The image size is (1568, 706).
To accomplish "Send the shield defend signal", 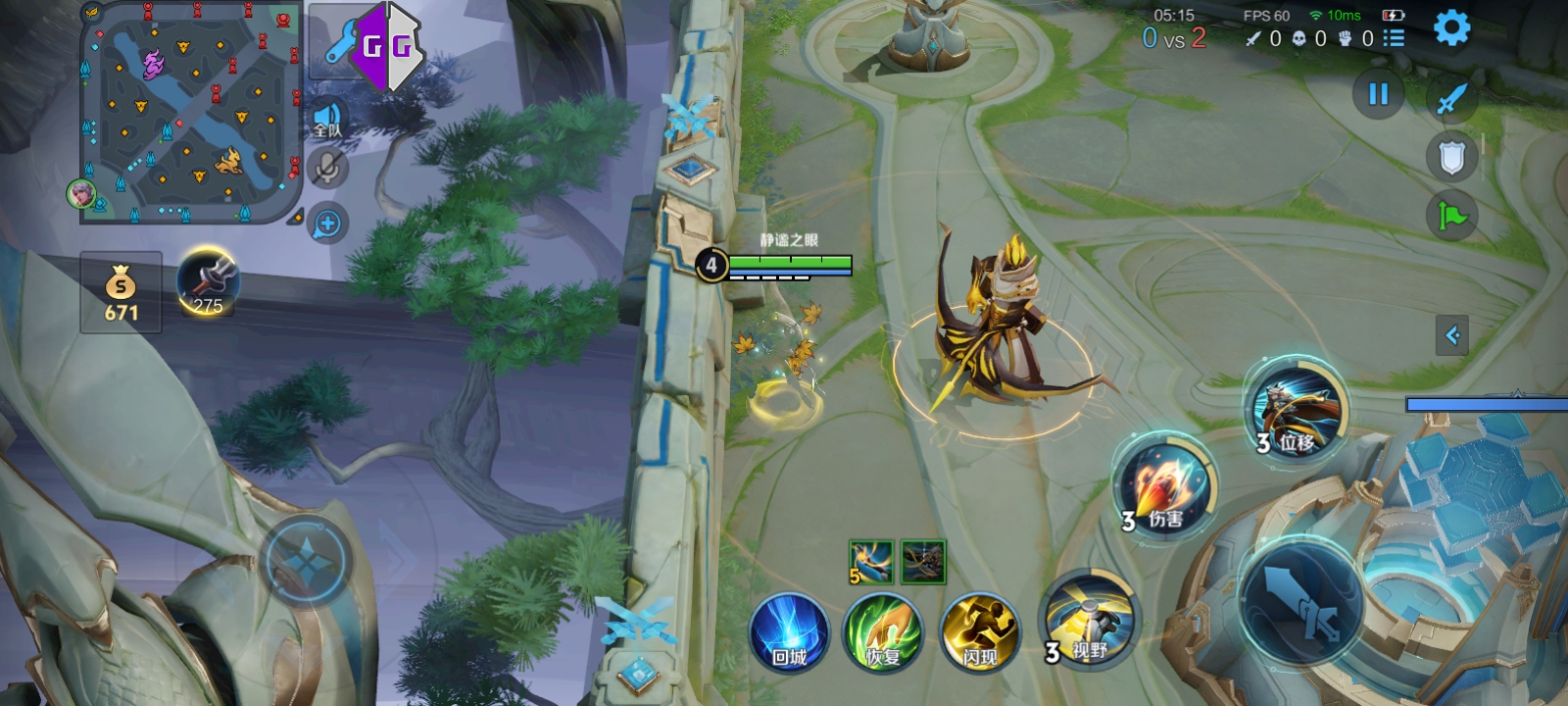I will click(1451, 157).
